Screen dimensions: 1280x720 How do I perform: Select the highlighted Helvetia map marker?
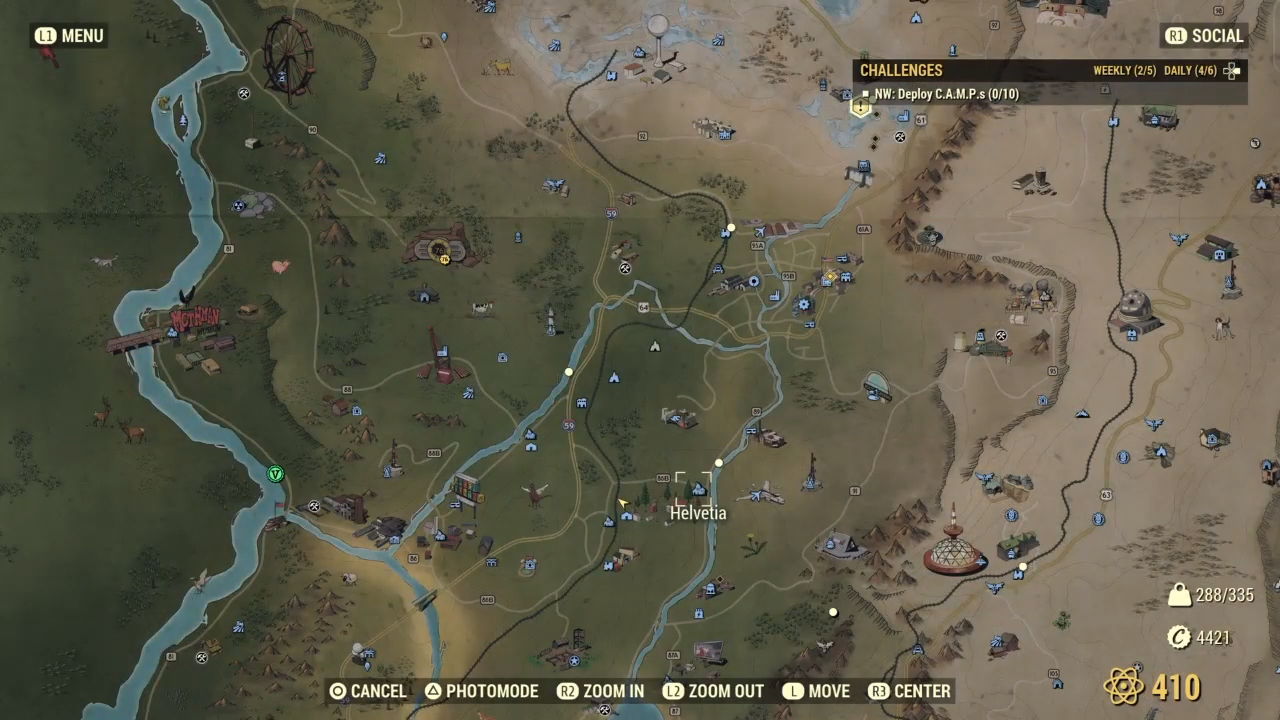697,490
